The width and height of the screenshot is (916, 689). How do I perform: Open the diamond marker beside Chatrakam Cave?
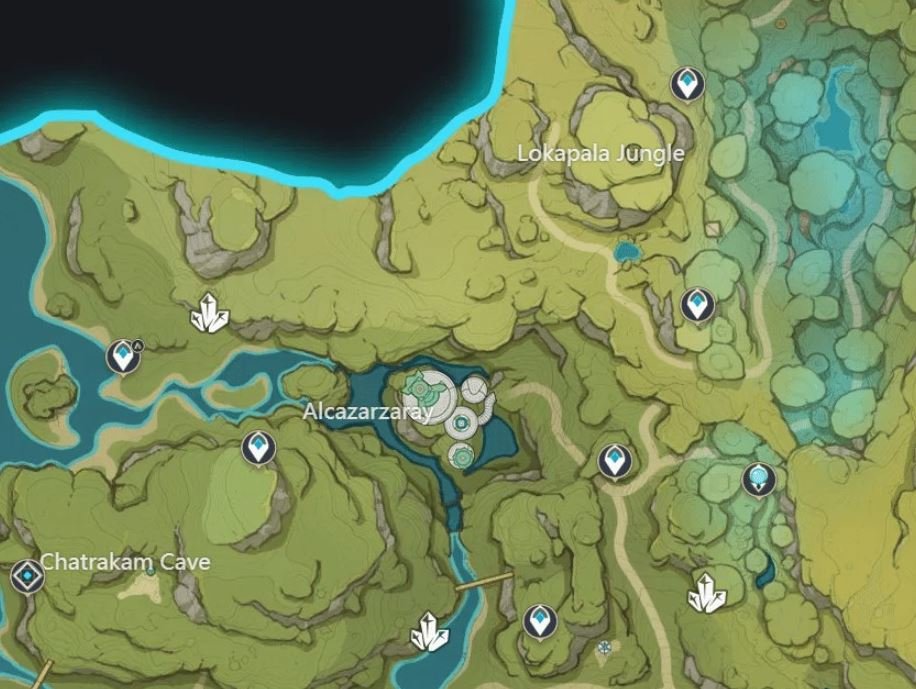[x=27, y=575]
